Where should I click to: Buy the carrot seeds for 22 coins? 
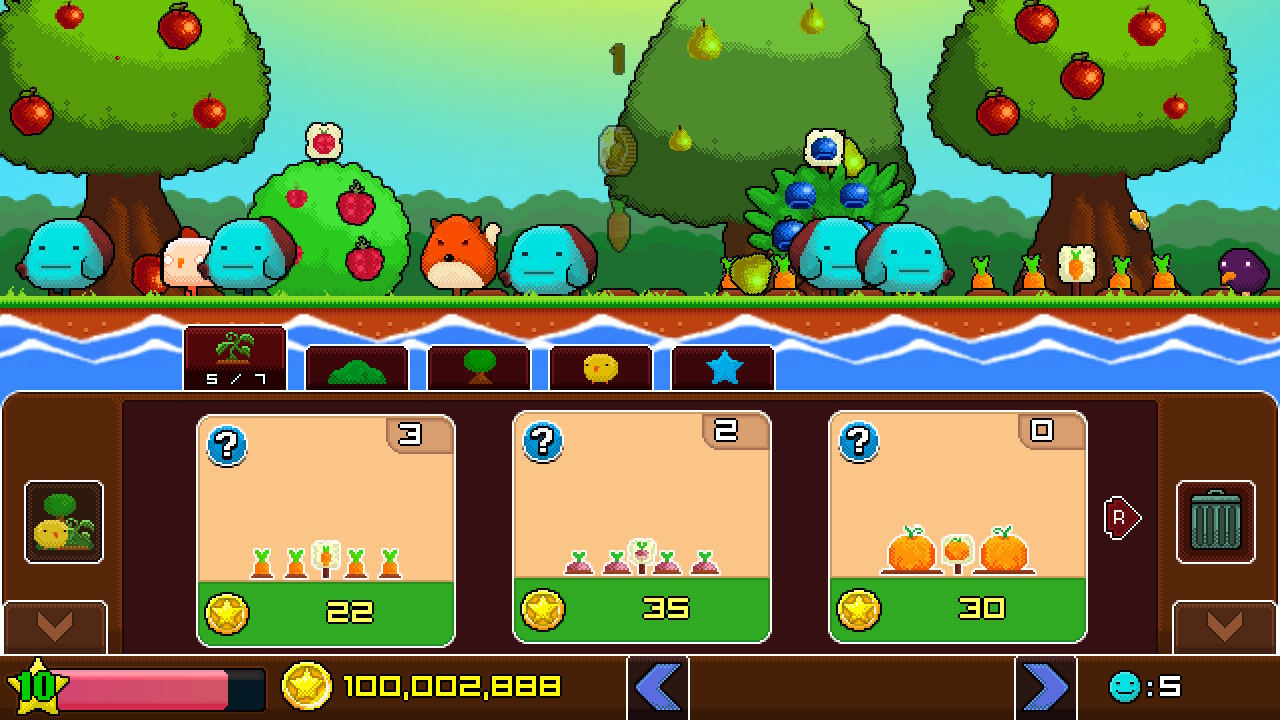click(325, 610)
